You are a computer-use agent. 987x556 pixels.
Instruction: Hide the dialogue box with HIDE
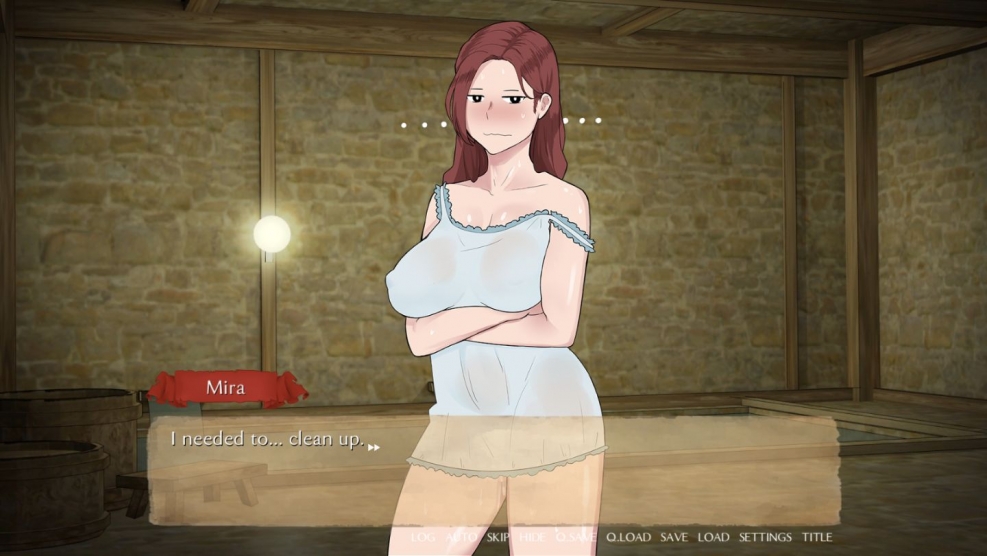point(533,537)
